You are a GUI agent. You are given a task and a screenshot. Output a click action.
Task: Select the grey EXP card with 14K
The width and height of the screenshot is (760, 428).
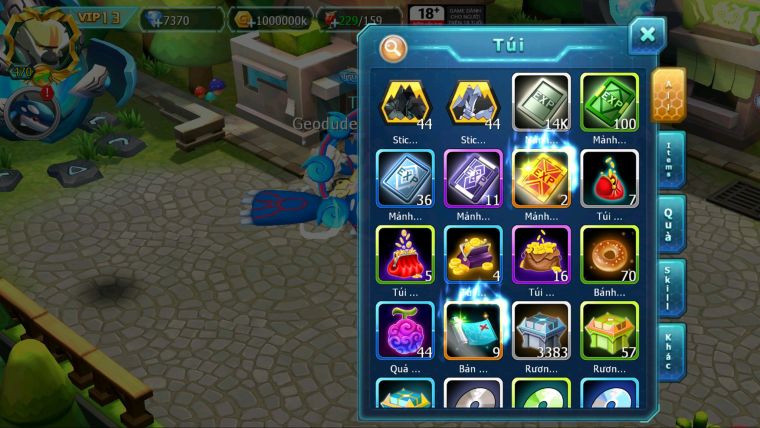point(541,103)
